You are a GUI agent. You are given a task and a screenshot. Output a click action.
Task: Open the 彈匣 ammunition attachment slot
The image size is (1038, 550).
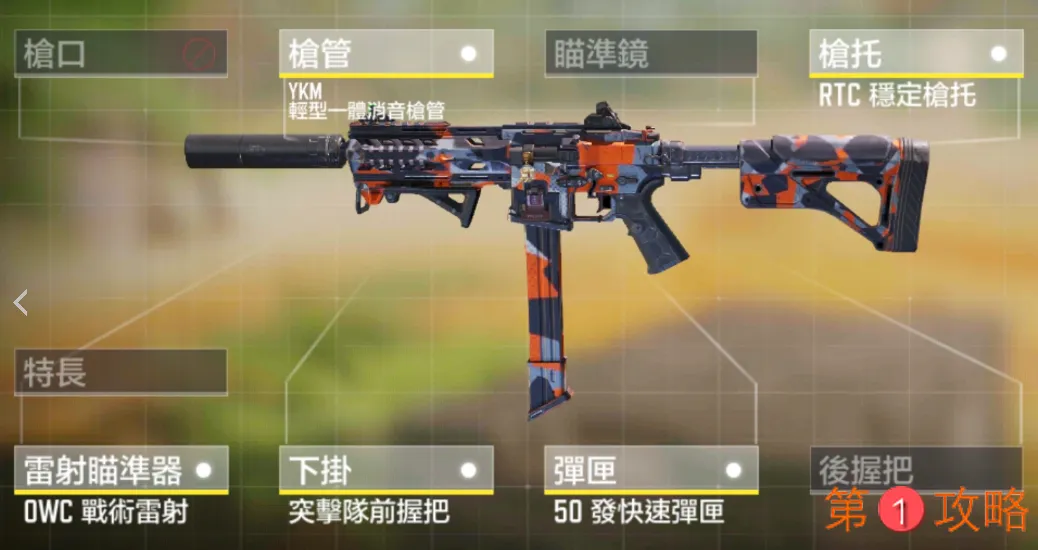pos(651,469)
